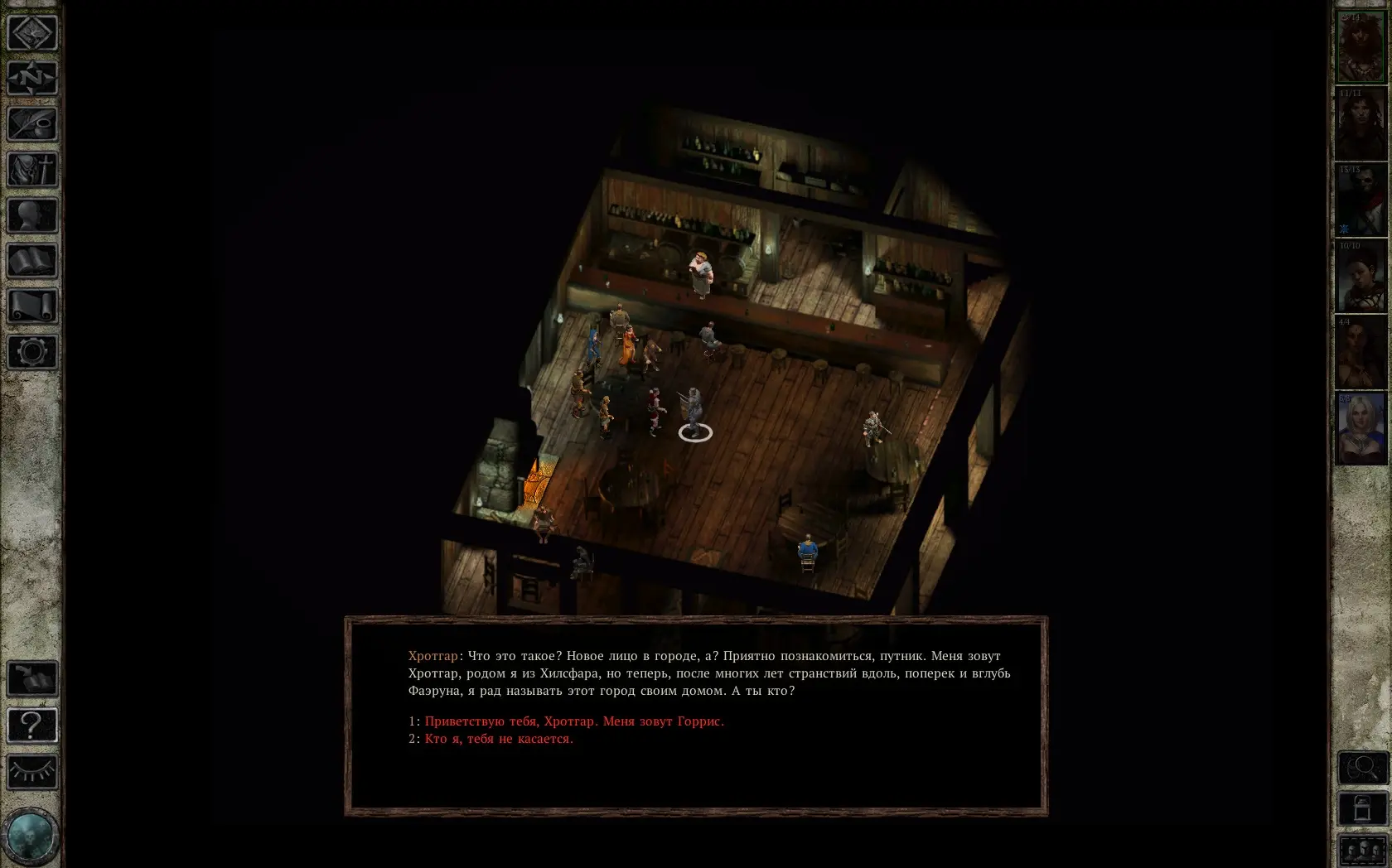Click the round teal clock orb
The height and width of the screenshot is (868, 1392).
[x=31, y=837]
